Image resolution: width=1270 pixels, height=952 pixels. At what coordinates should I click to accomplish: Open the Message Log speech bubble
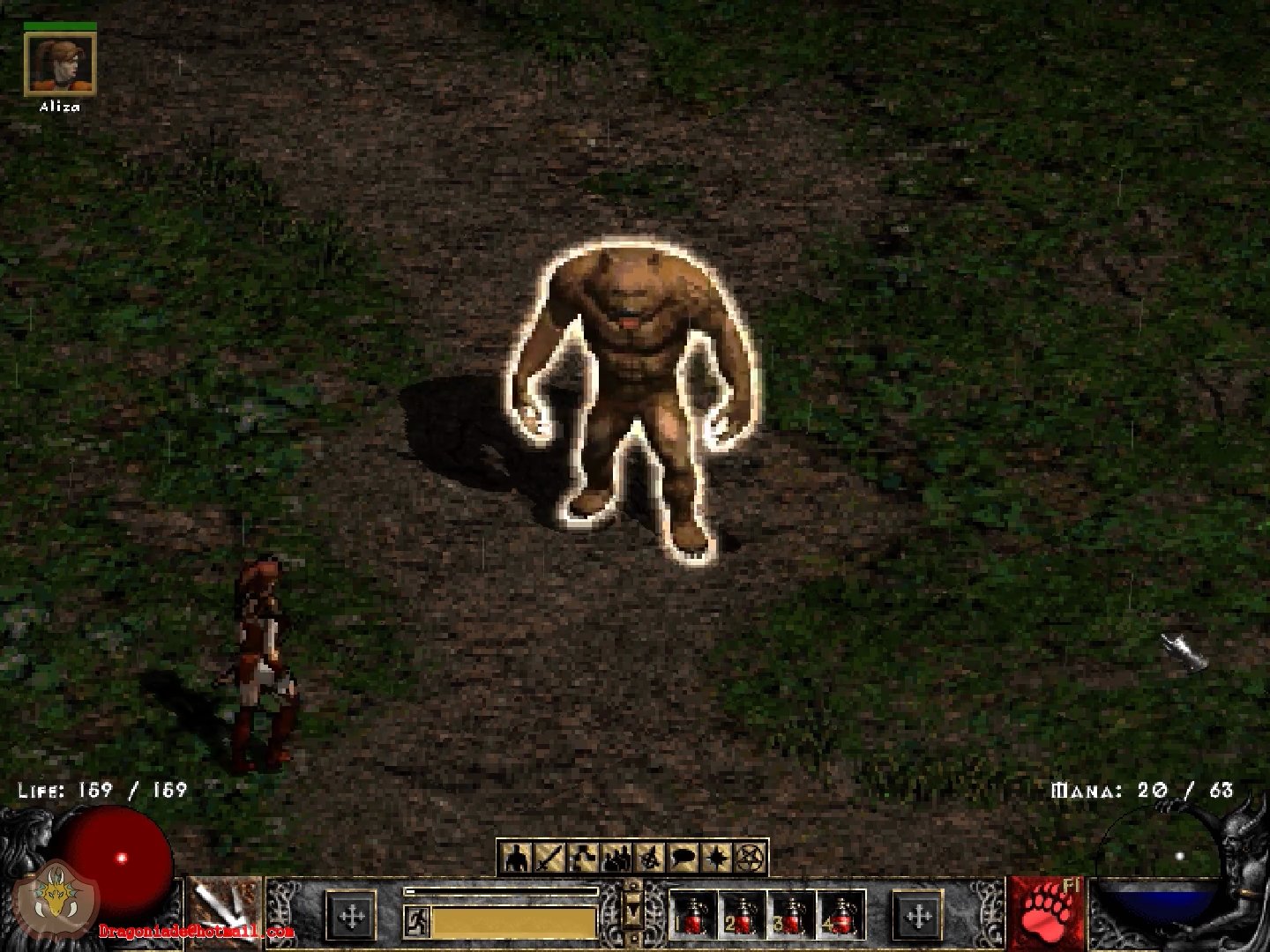(683, 857)
